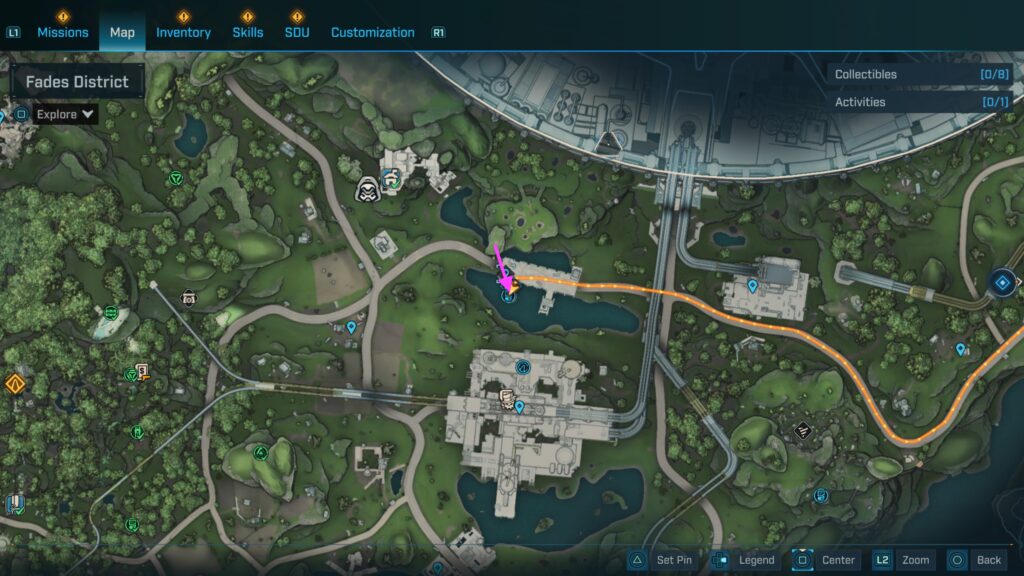Screen dimensions: 1024x576
Task: Select the orange diamond marker on the left edge
Action: [x=14, y=384]
